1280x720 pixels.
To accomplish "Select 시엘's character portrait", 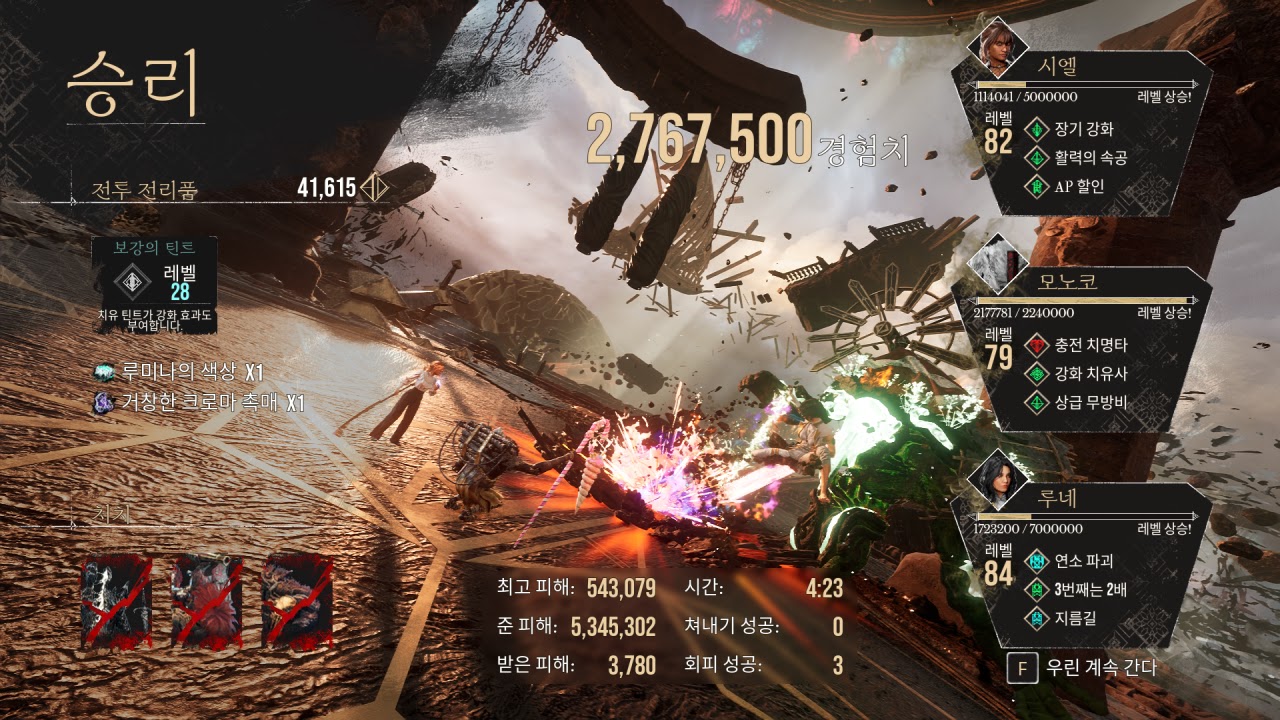I will pos(996,47).
